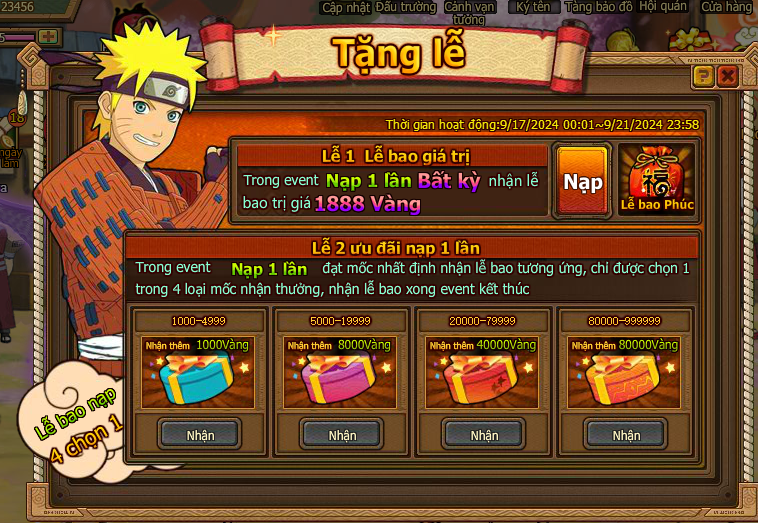This screenshot has width=758, height=523.
Task: Open the Cửa hàng shop
Action: click(726, 7)
